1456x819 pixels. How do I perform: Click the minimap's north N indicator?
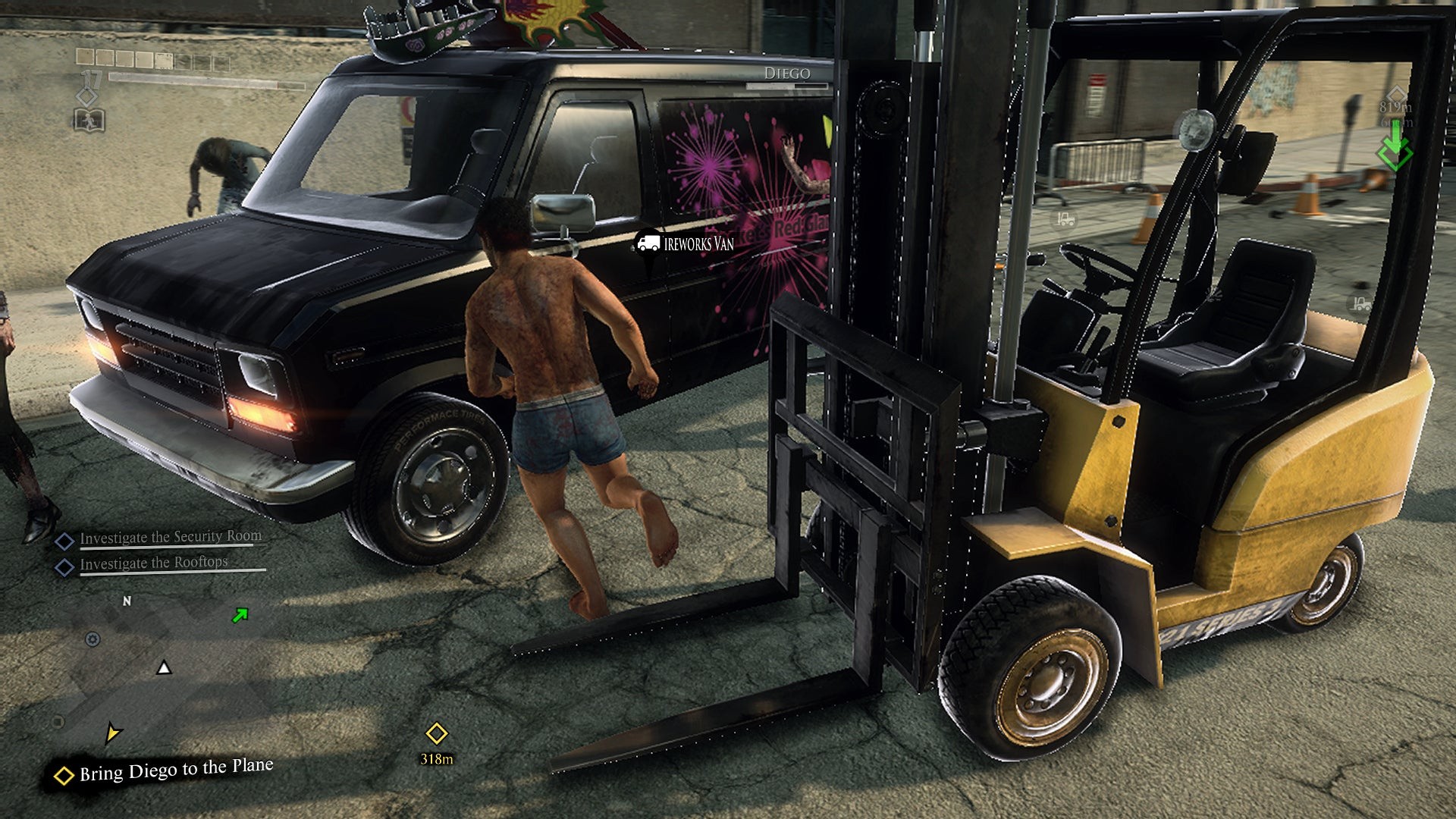(x=127, y=601)
